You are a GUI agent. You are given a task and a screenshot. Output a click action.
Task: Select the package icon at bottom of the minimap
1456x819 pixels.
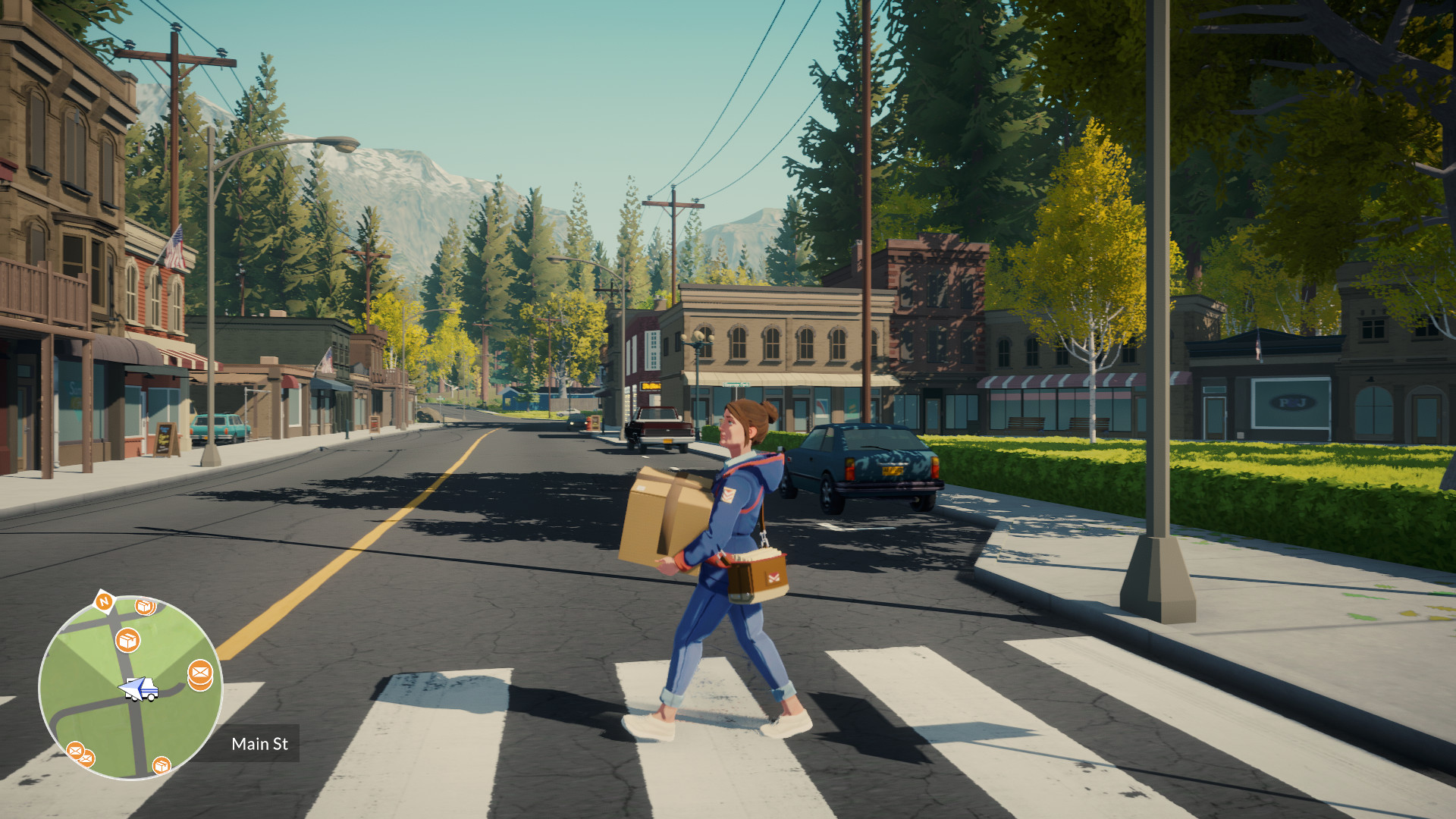pyautogui.click(x=162, y=767)
